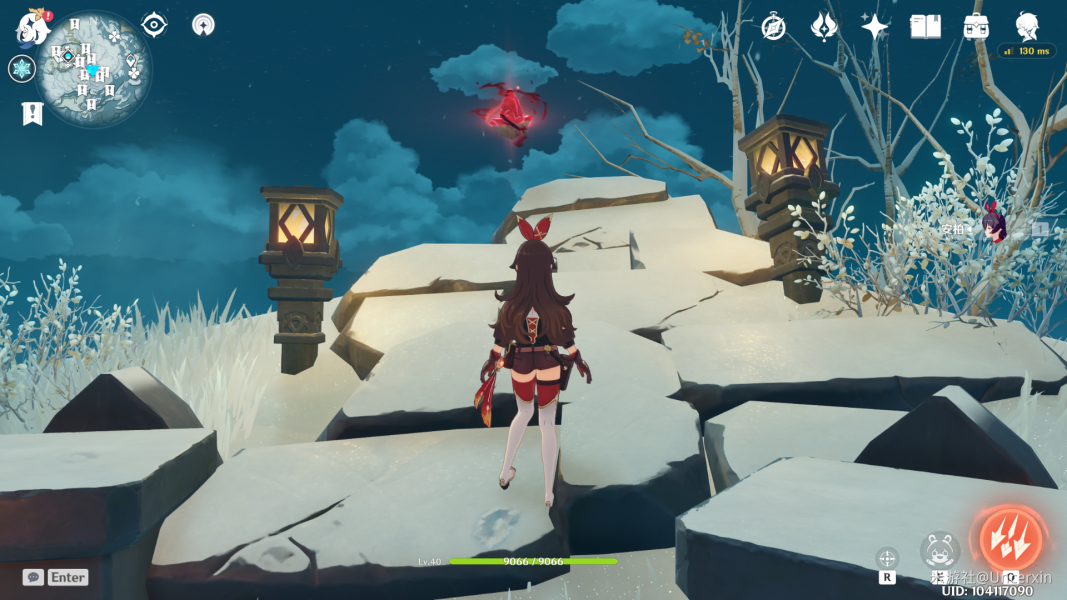Open the four-point star Wish icon
The height and width of the screenshot is (600, 1067).
(875, 27)
